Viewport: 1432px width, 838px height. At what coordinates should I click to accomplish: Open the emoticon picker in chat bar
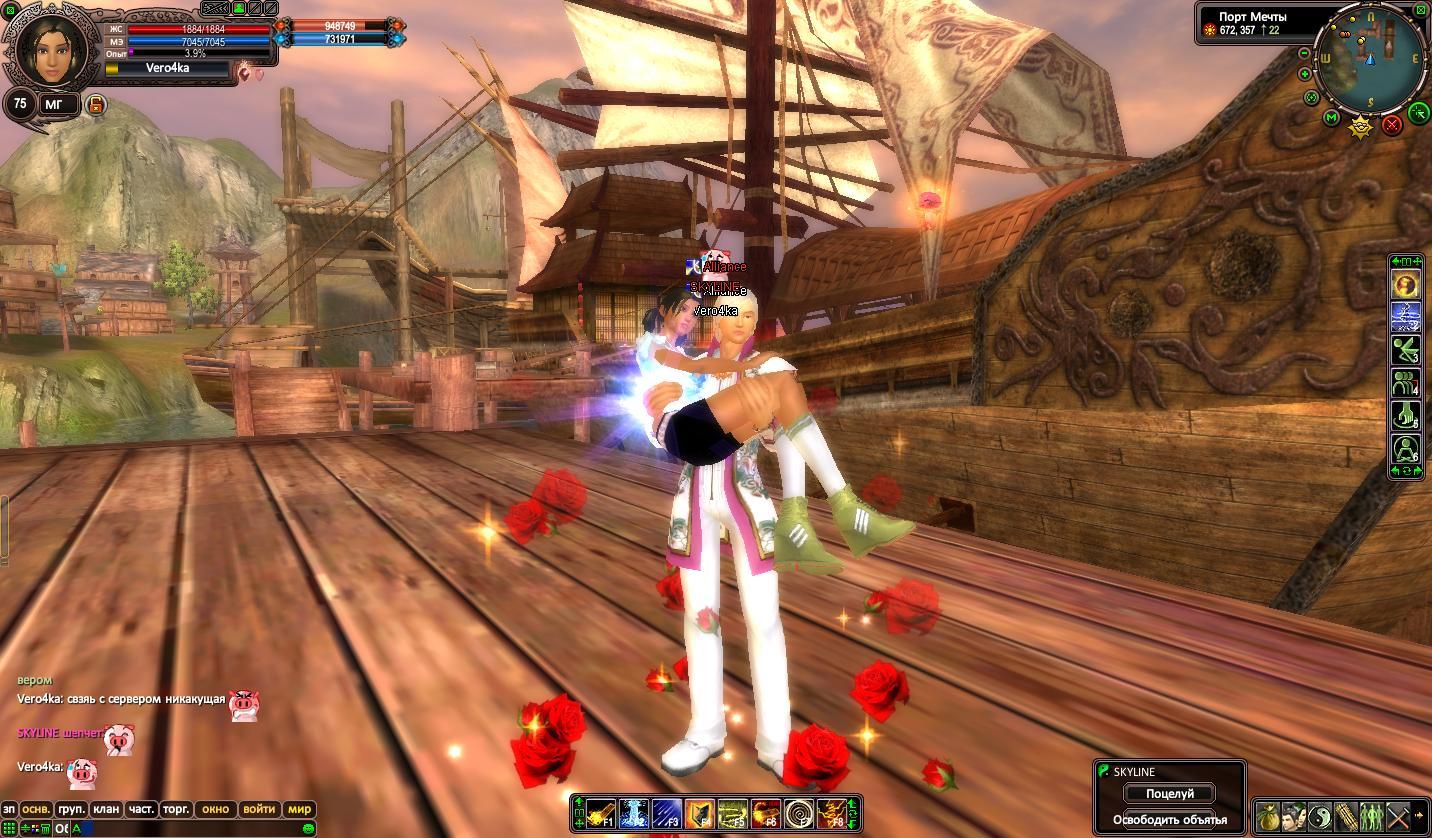click(309, 829)
